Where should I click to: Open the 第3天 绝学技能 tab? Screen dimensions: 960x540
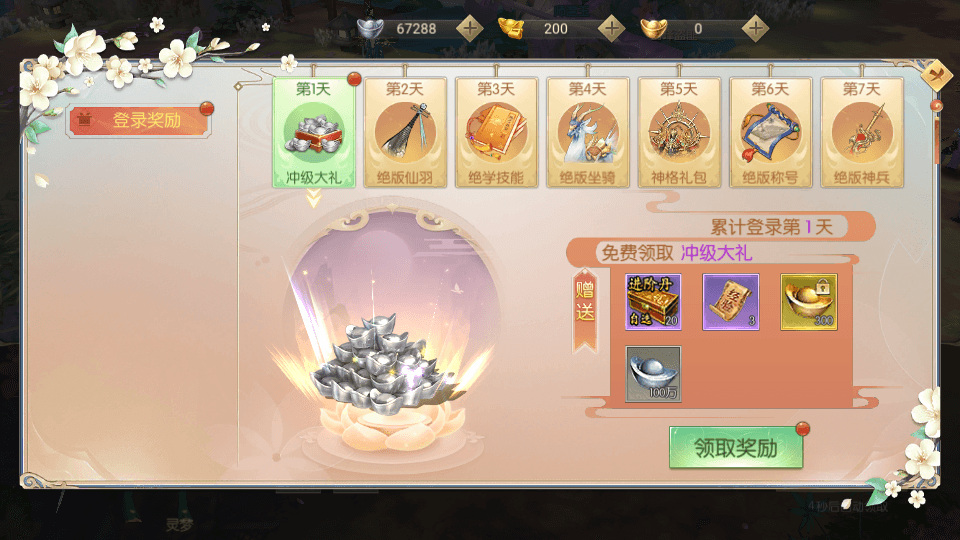496,133
